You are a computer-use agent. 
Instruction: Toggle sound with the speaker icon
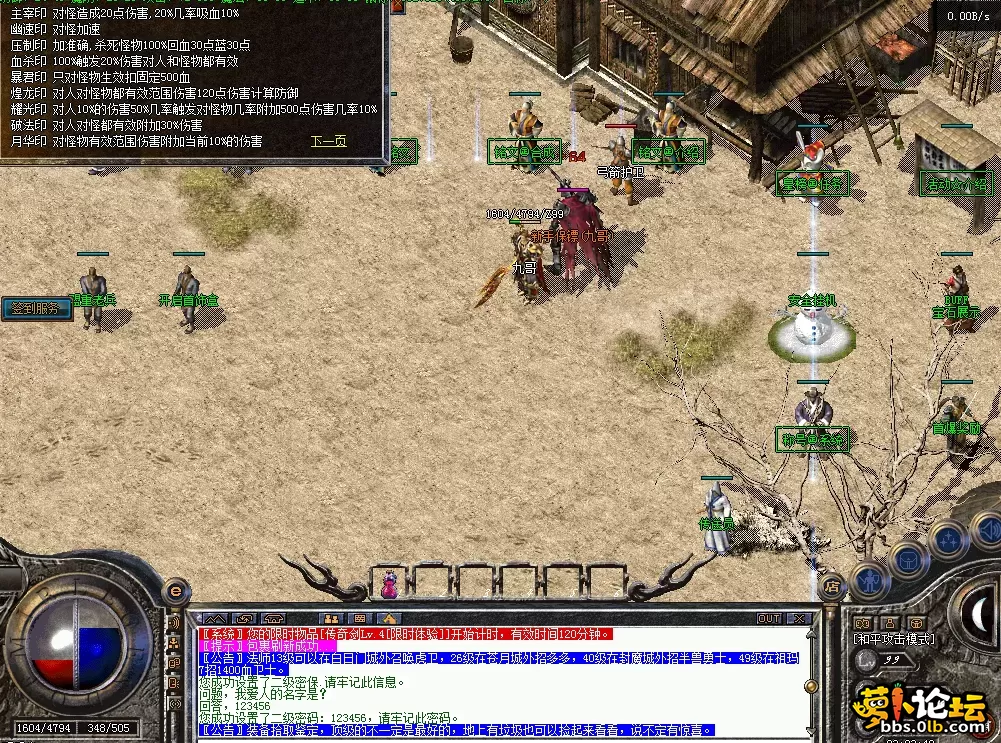[987, 526]
